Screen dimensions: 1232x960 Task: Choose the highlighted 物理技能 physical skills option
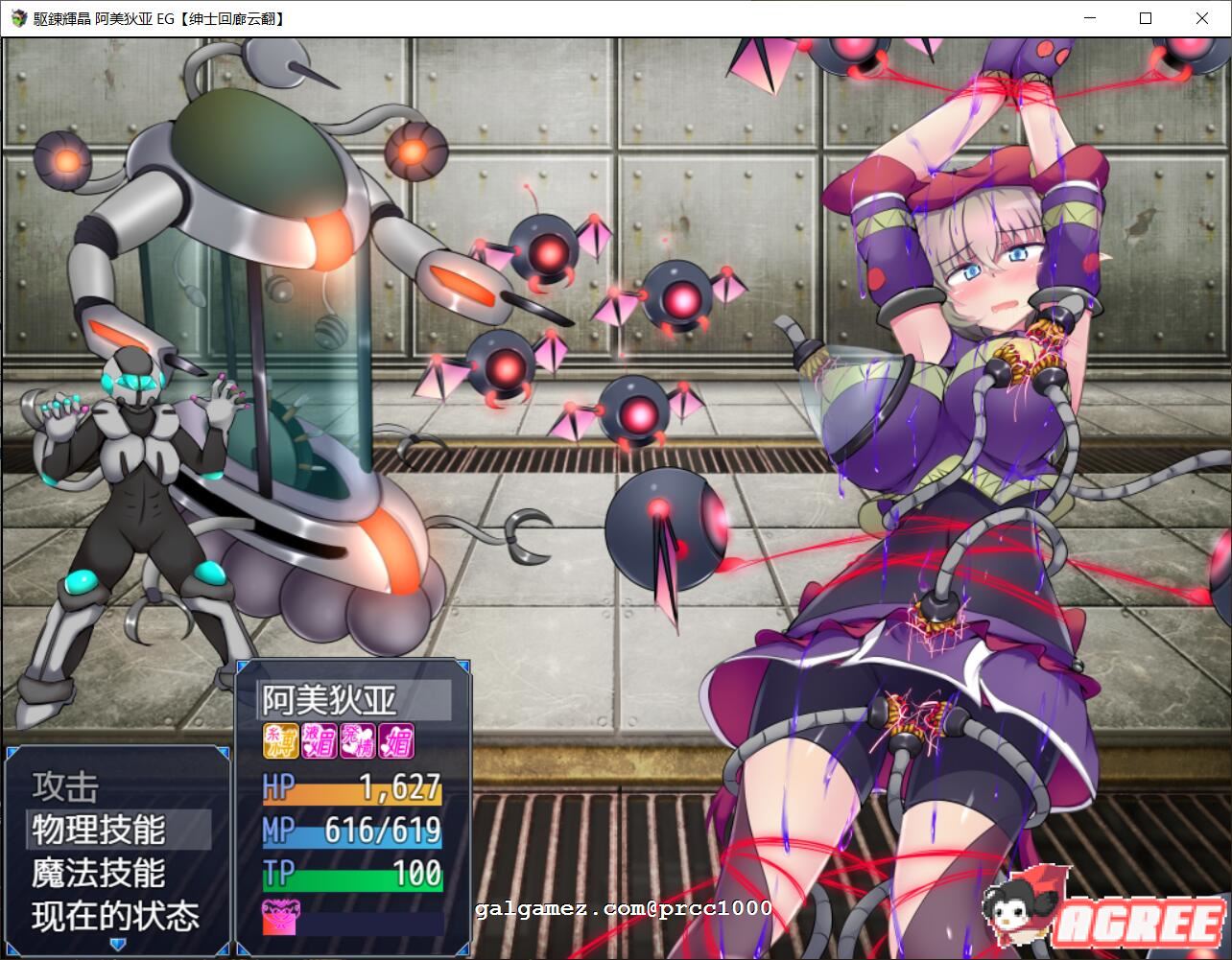101,829
